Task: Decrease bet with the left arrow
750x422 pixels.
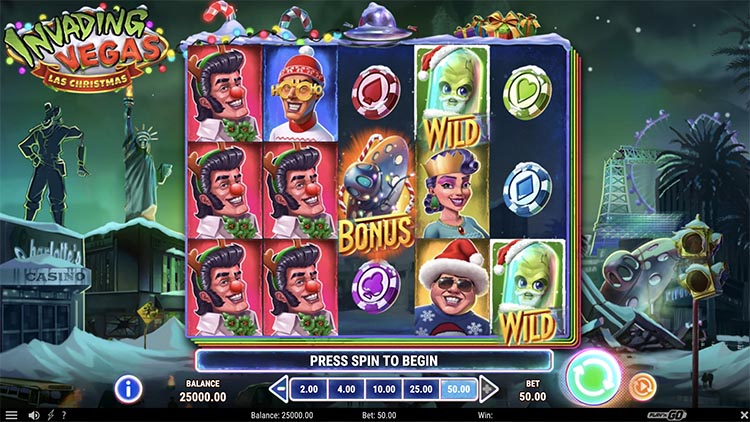Action: (x=281, y=388)
